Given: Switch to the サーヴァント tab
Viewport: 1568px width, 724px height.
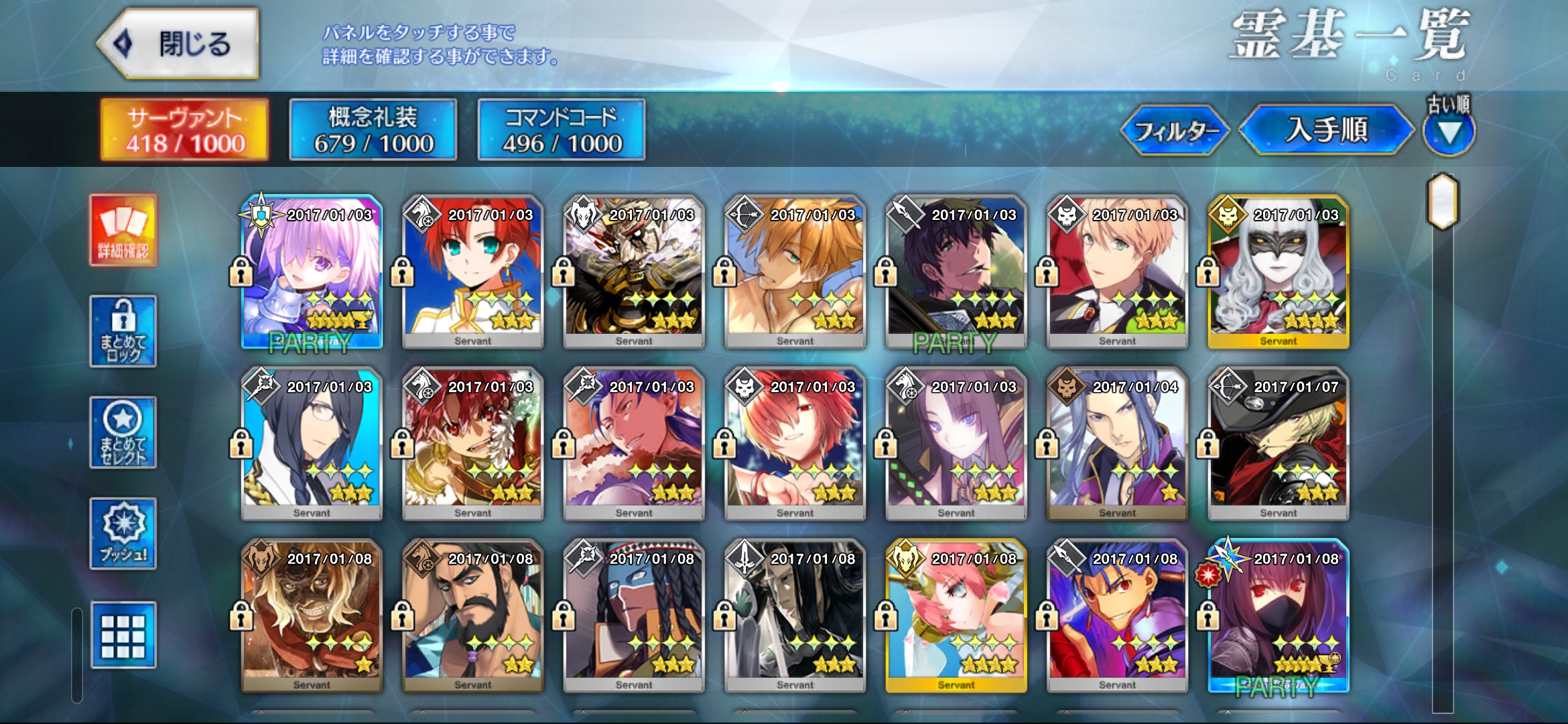Looking at the screenshot, I should point(184,130).
